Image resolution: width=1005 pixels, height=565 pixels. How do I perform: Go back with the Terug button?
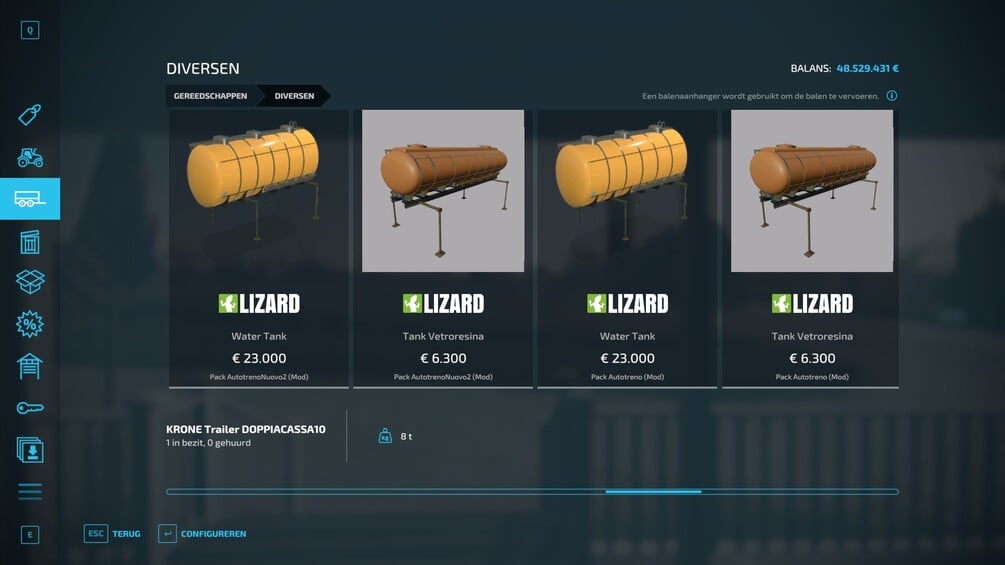[112, 534]
